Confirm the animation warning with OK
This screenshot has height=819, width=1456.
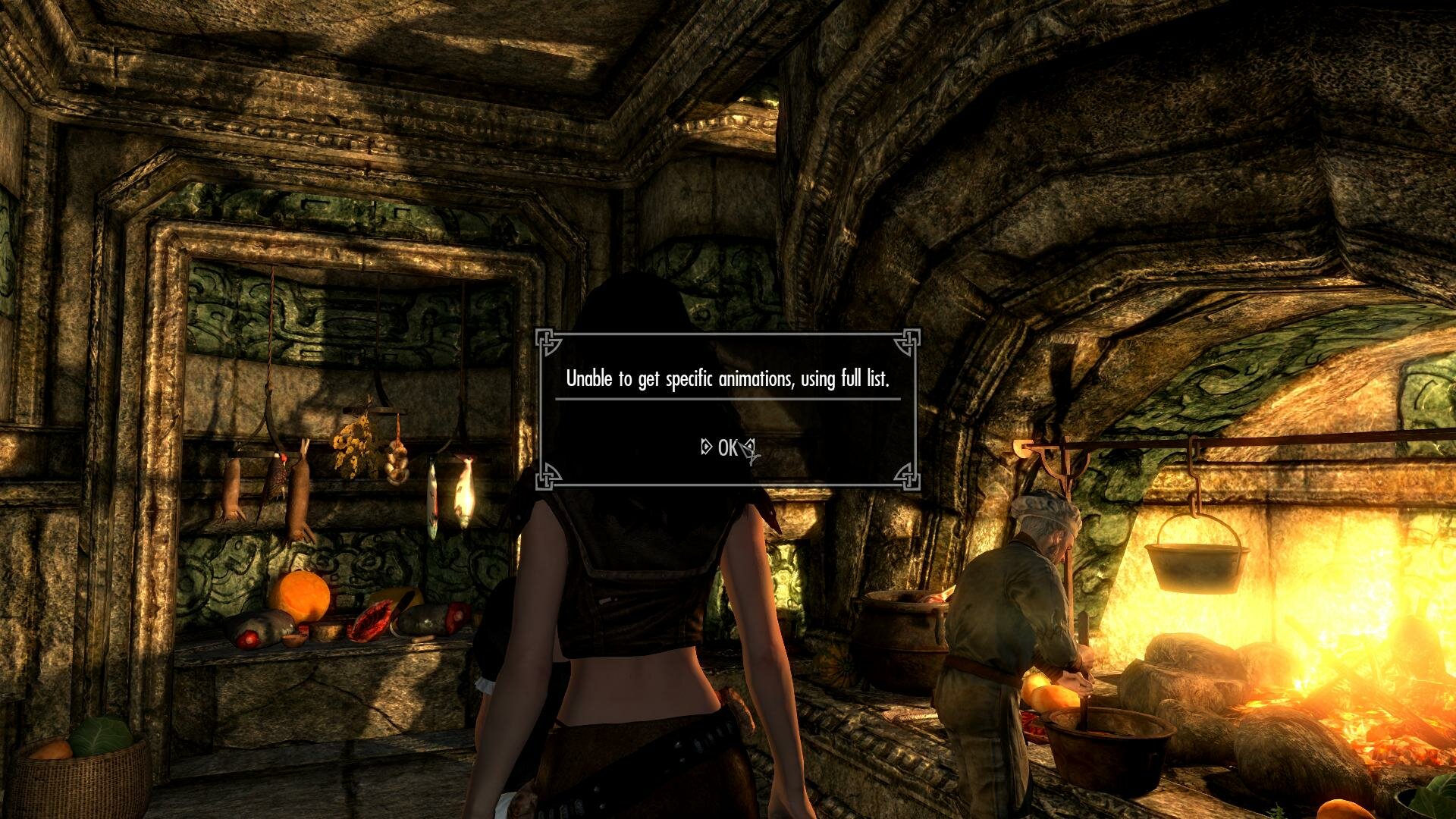[727, 448]
